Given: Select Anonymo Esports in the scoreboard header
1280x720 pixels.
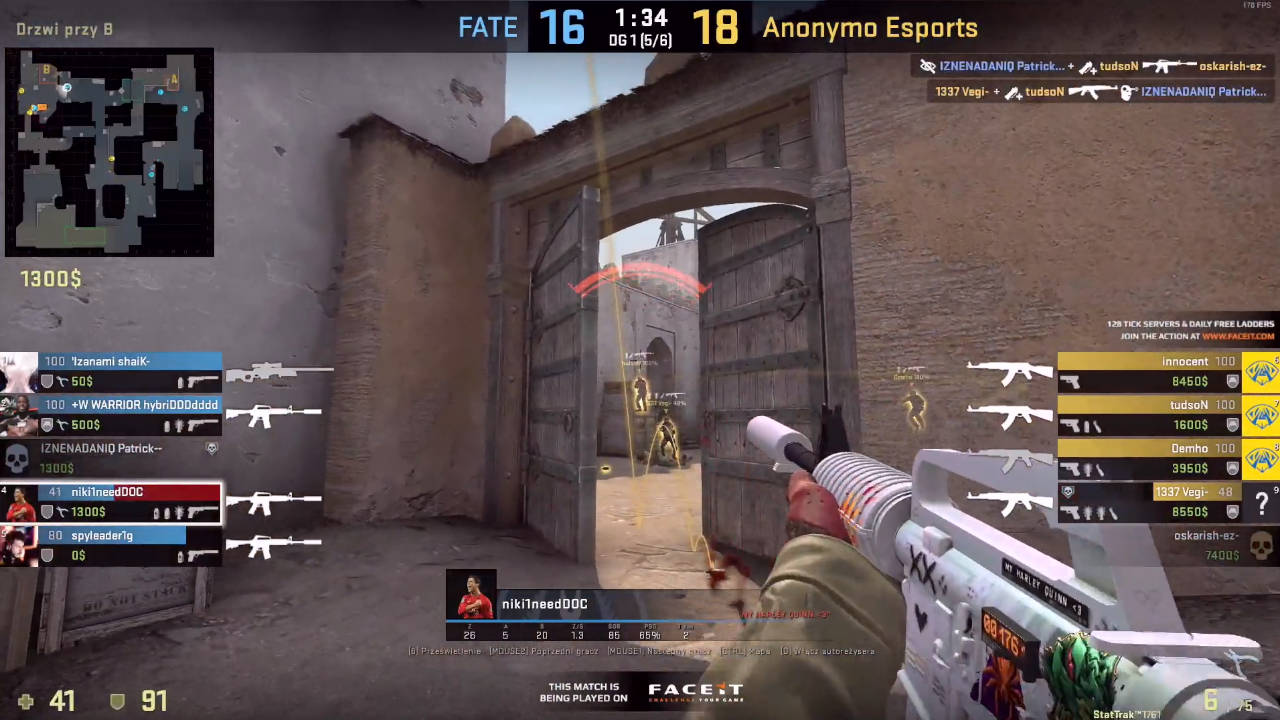Looking at the screenshot, I should (869, 27).
